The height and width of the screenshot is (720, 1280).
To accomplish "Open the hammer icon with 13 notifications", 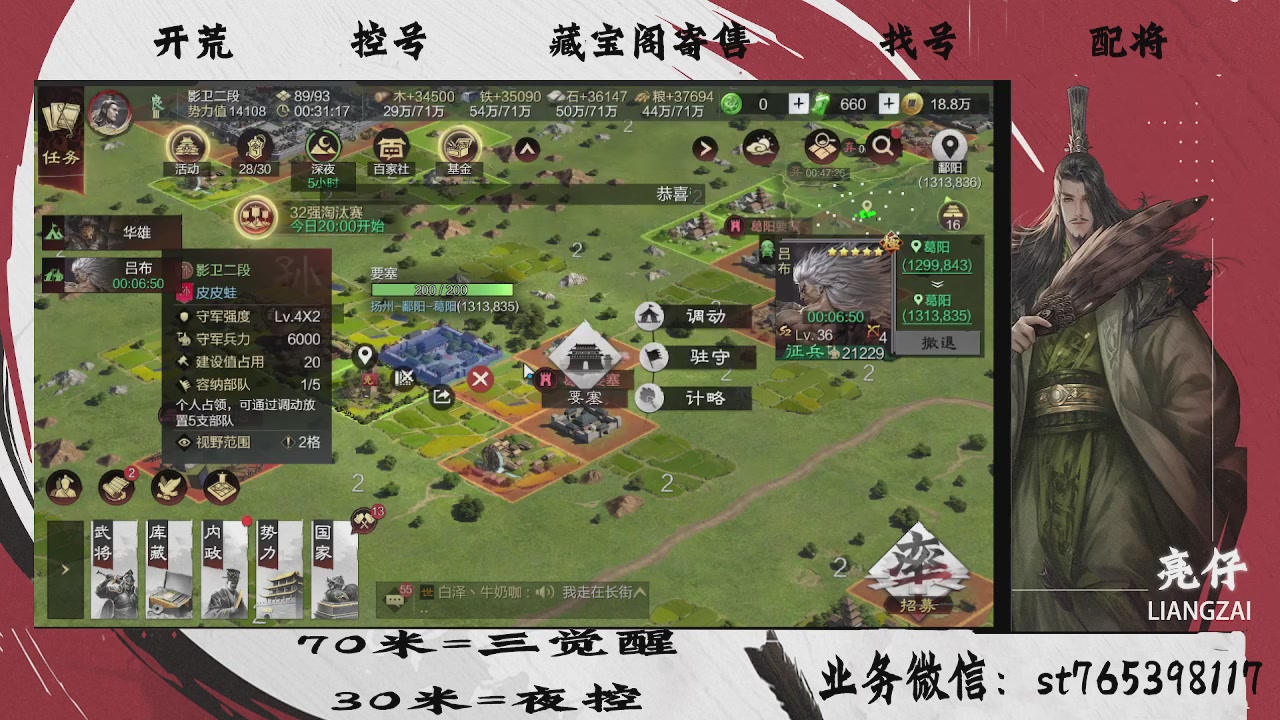I will (364, 519).
